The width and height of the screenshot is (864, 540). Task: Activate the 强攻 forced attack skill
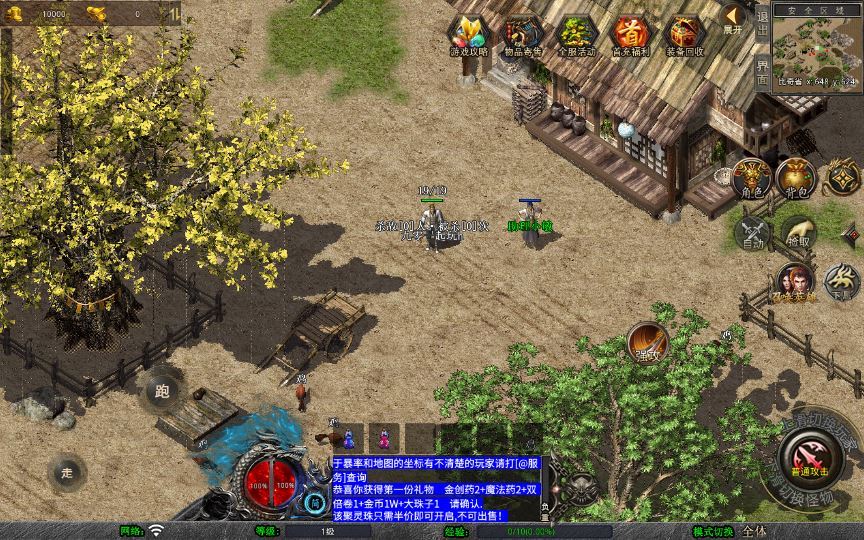point(648,343)
